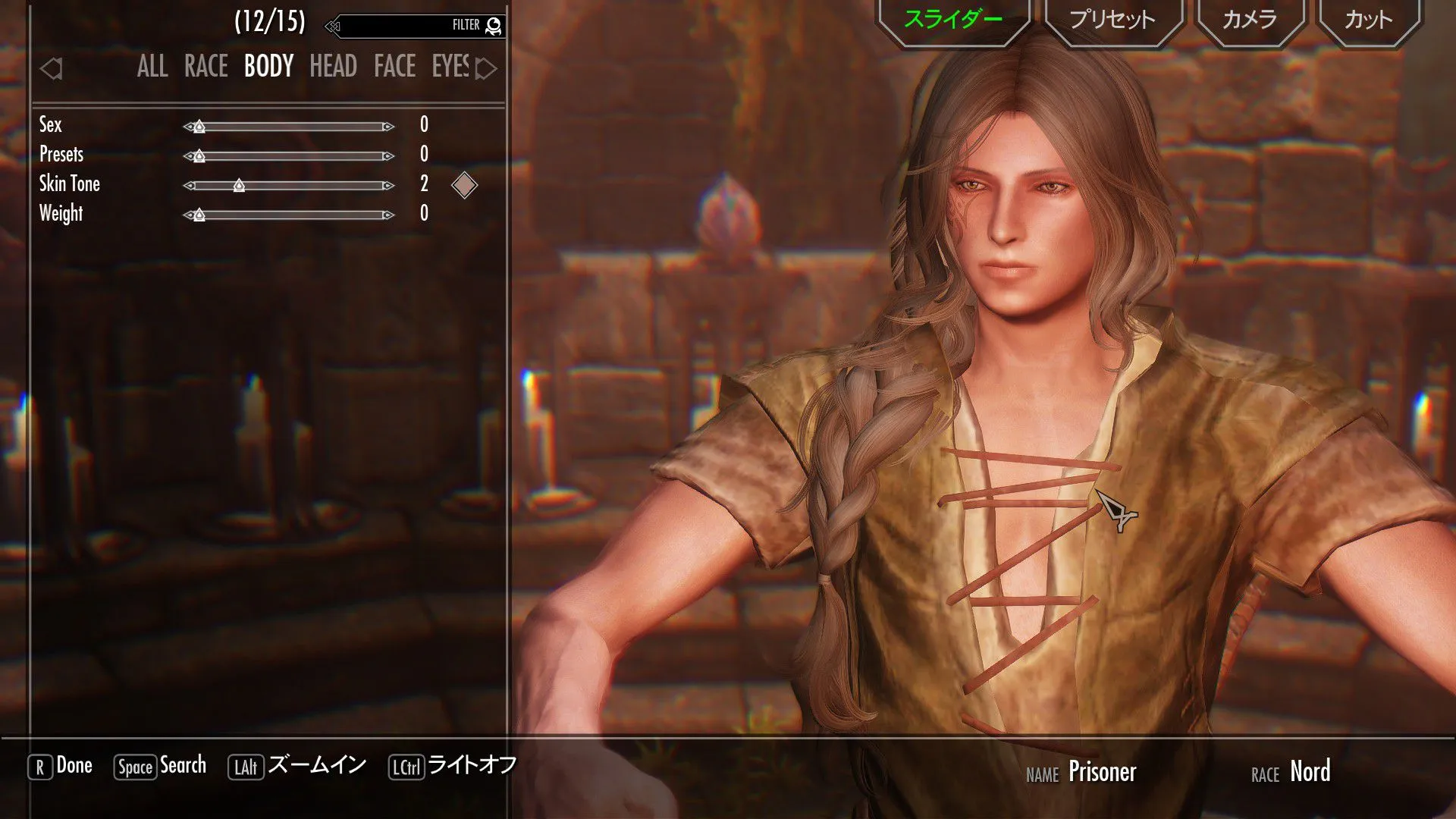The image size is (1456, 819).
Task: Adjust the Sex slider
Action: [288, 127]
